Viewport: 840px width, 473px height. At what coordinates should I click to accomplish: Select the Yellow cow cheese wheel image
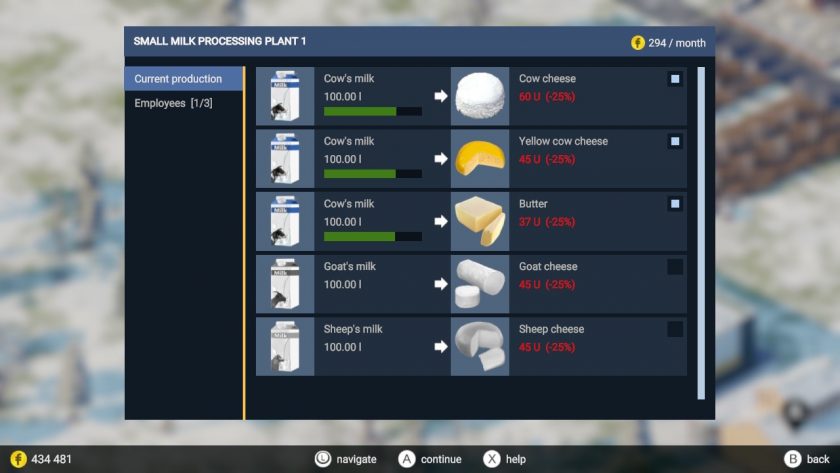pos(480,159)
